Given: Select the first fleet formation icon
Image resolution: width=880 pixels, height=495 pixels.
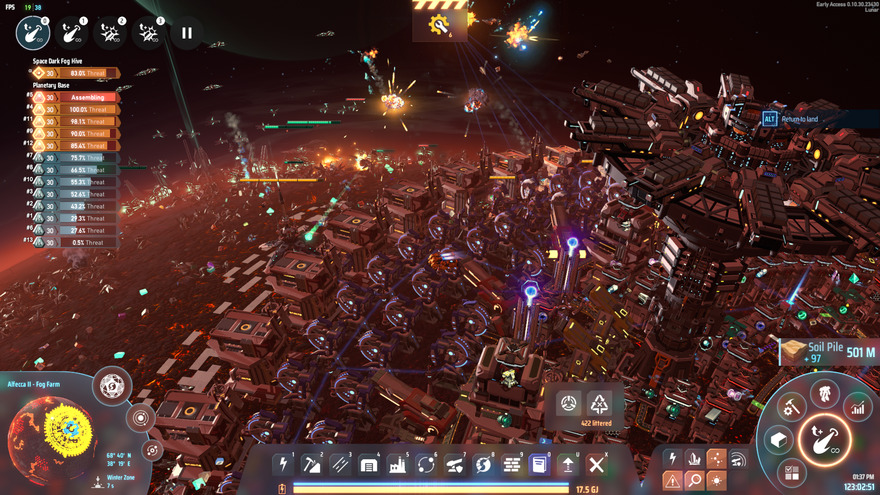Looking at the screenshot, I should click(33, 33).
